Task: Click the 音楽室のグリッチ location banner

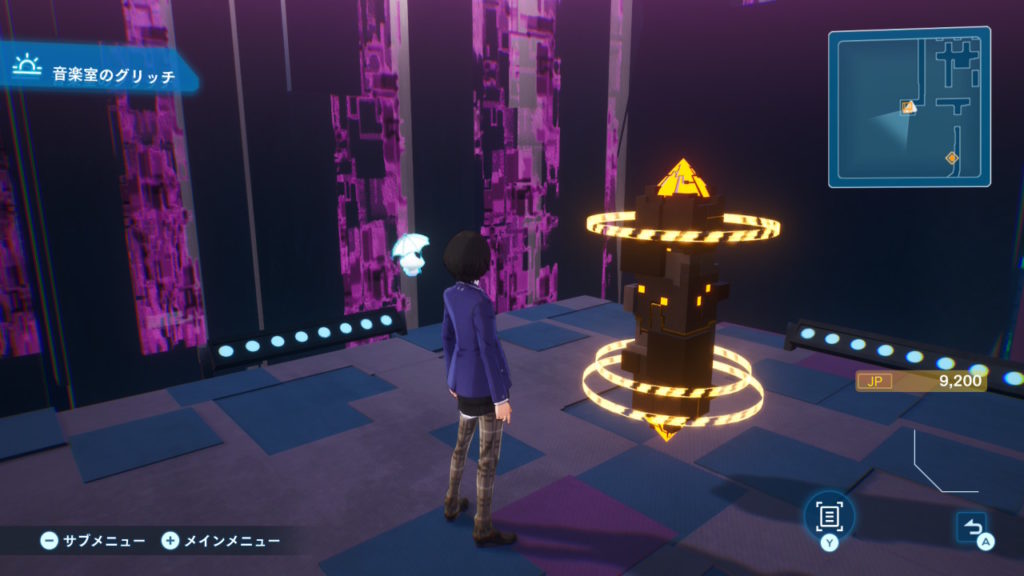Action: point(100,73)
